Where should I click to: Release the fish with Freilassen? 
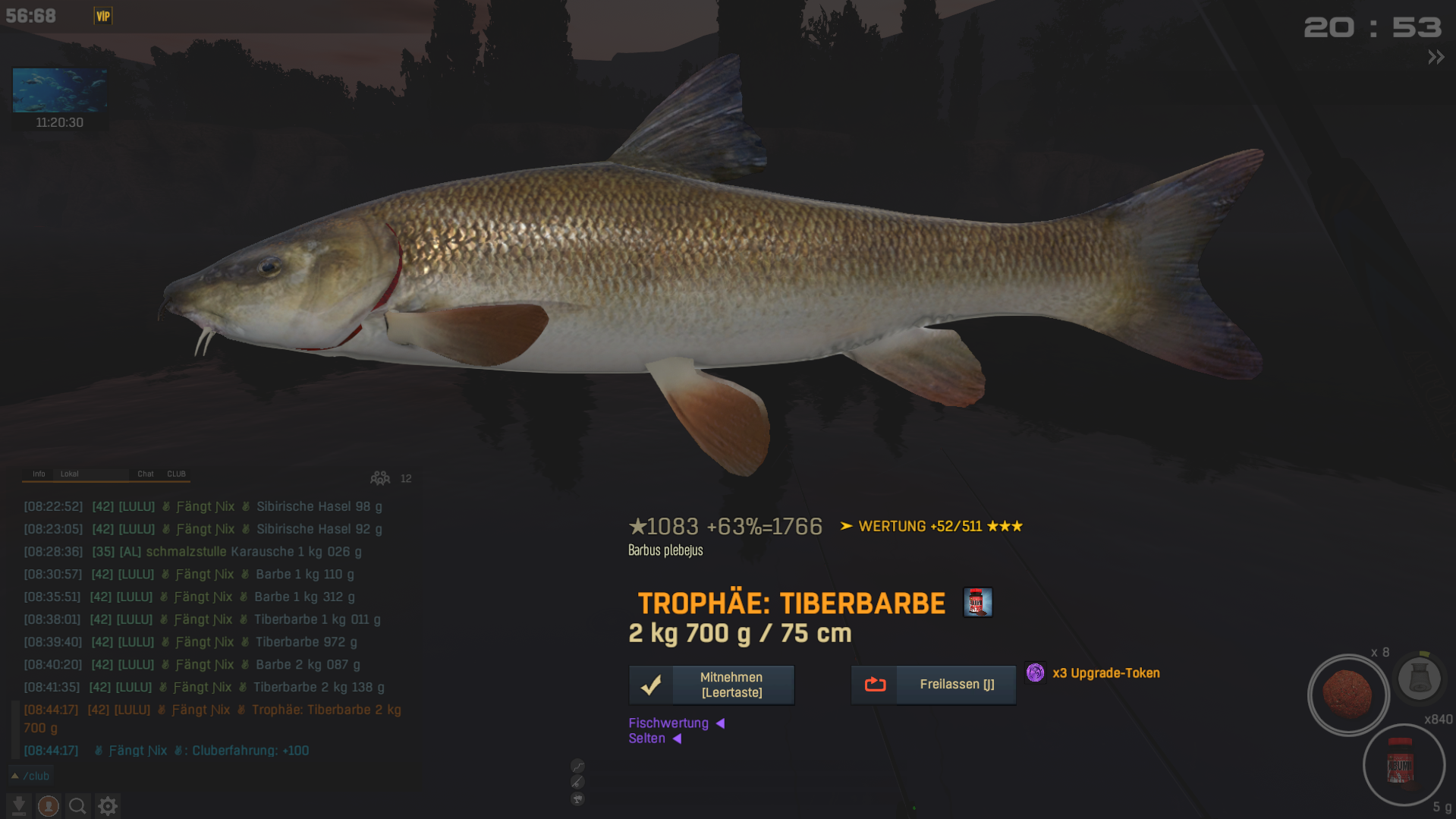[x=933, y=685]
